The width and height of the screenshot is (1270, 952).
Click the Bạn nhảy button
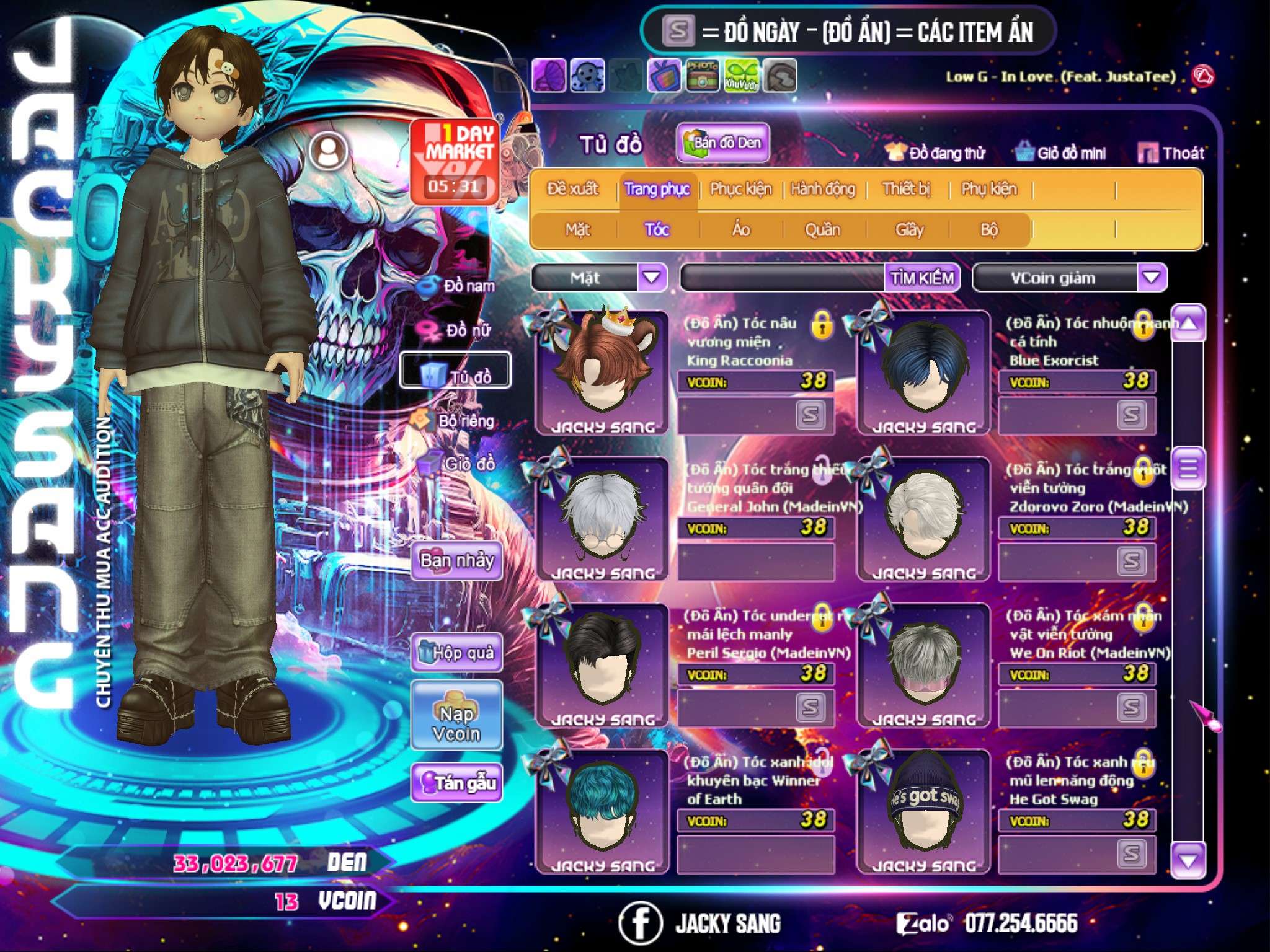point(456,561)
